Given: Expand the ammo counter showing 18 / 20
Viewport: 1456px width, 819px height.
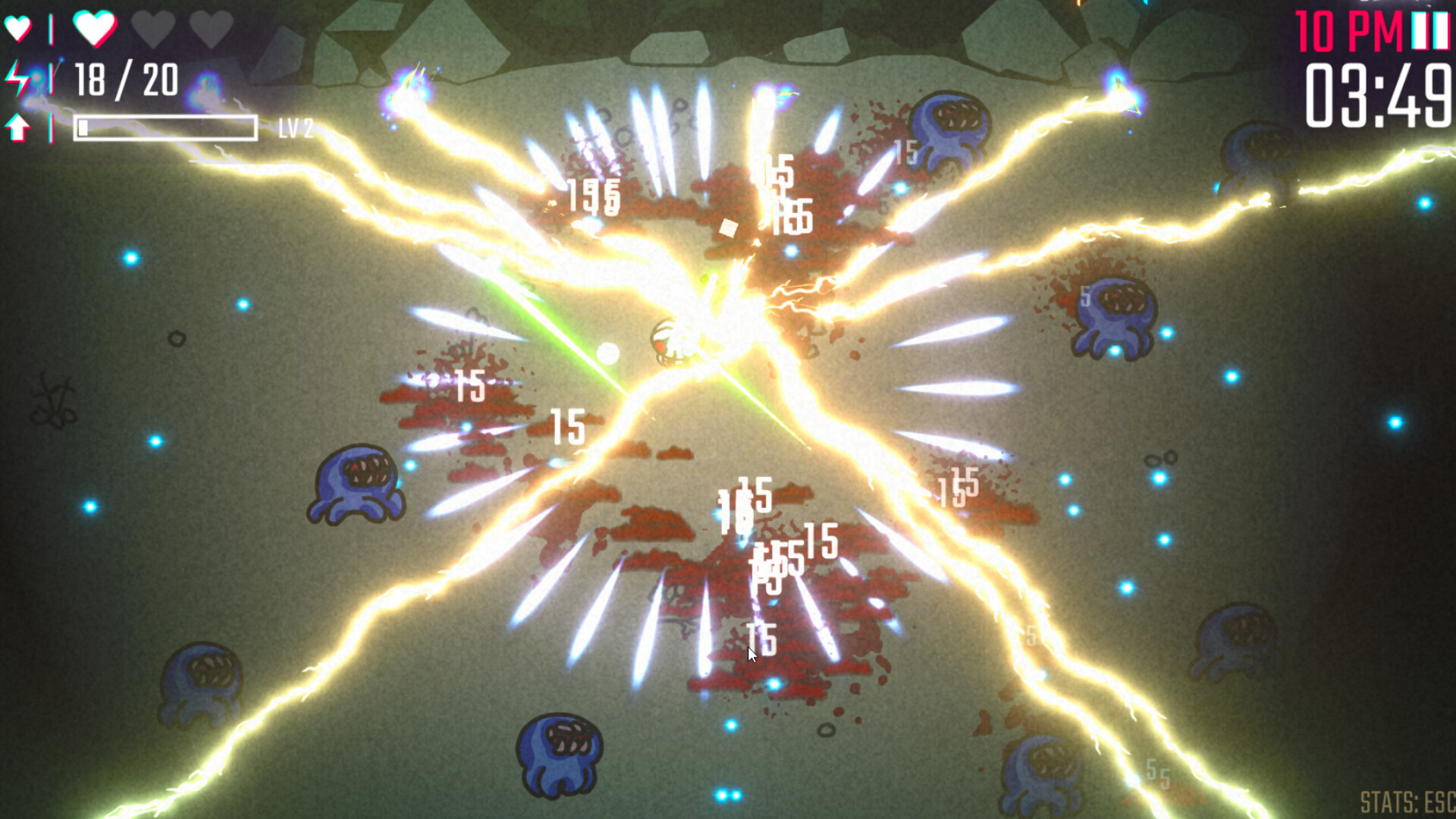Looking at the screenshot, I should pos(125,78).
